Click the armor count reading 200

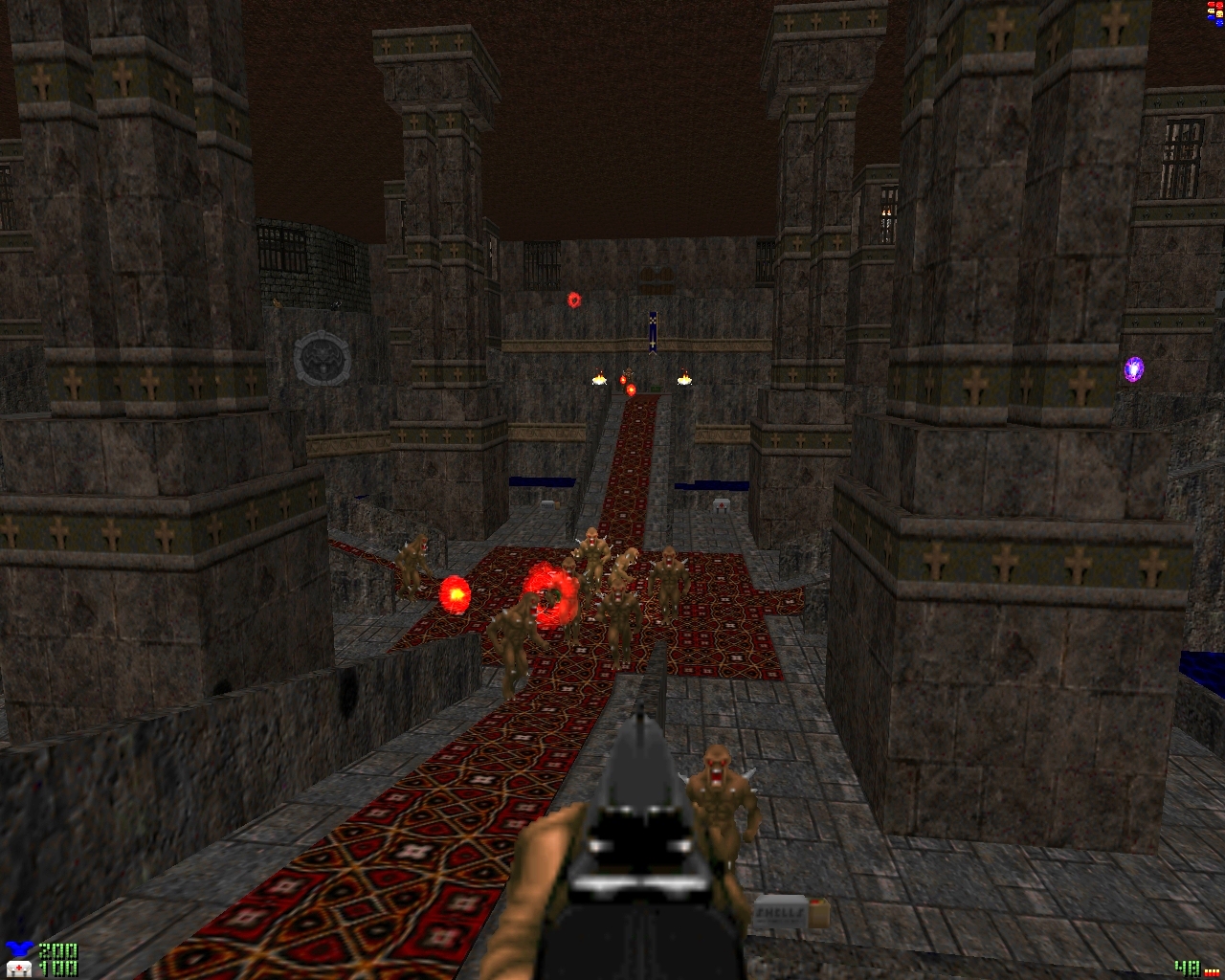[x=59, y=951]
